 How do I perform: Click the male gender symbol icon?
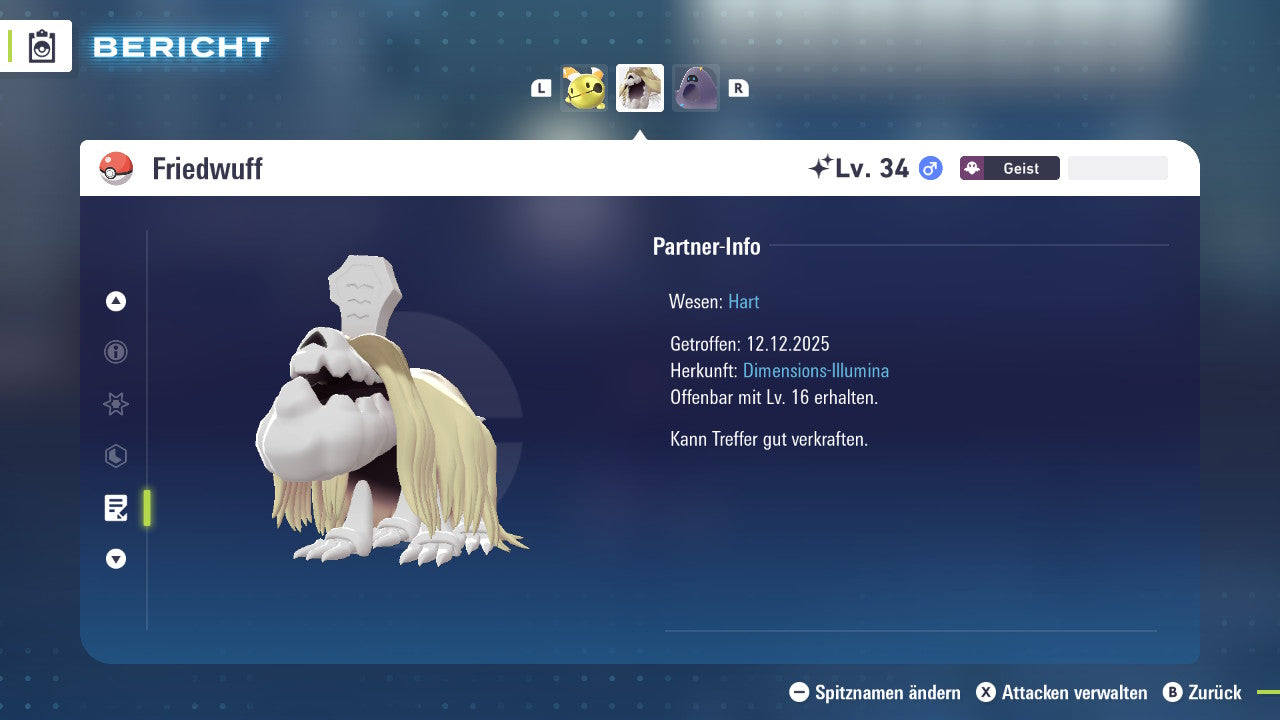tap(930, 169)
